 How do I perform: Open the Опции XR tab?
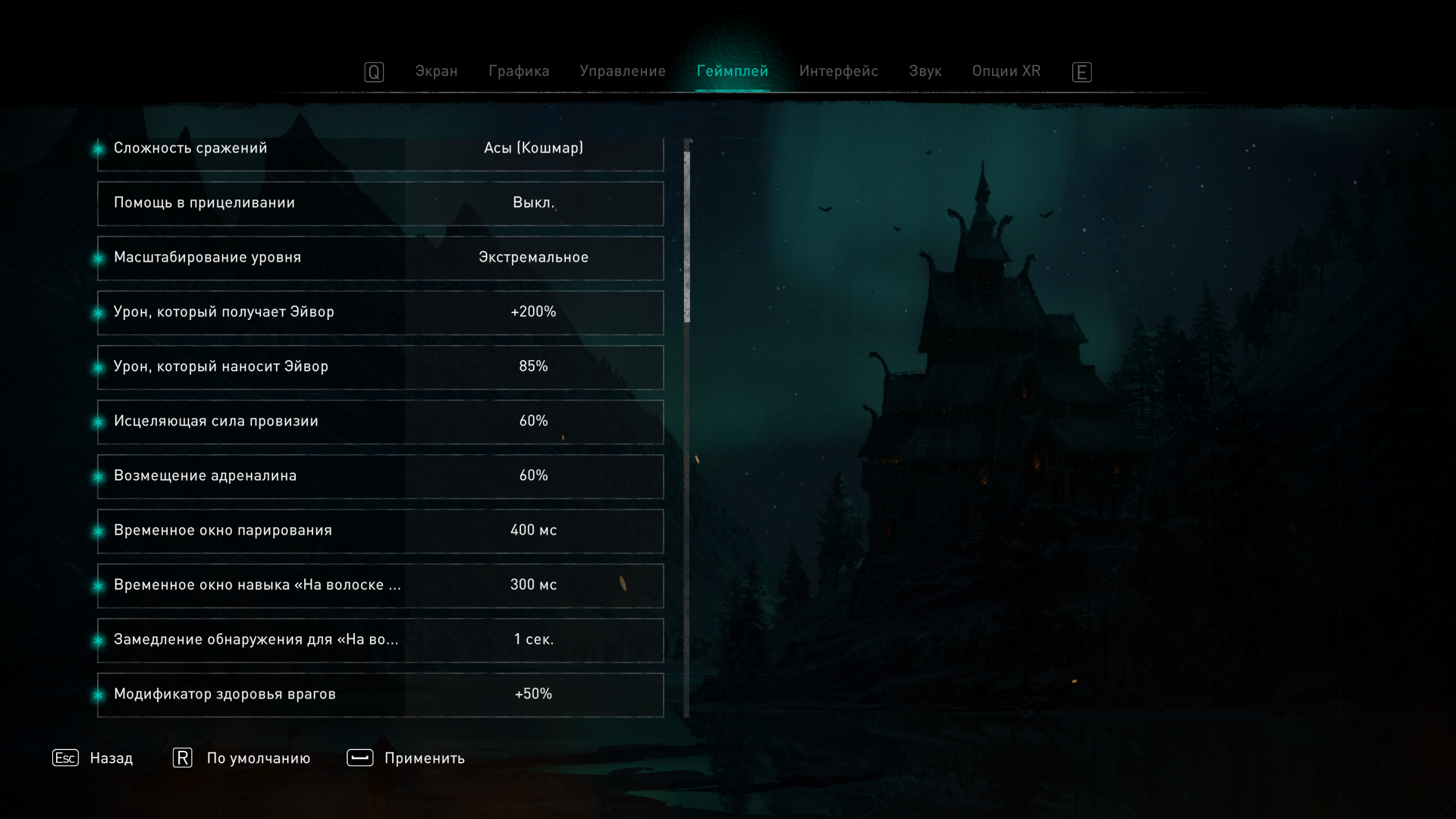click(x=1006, y=71)
